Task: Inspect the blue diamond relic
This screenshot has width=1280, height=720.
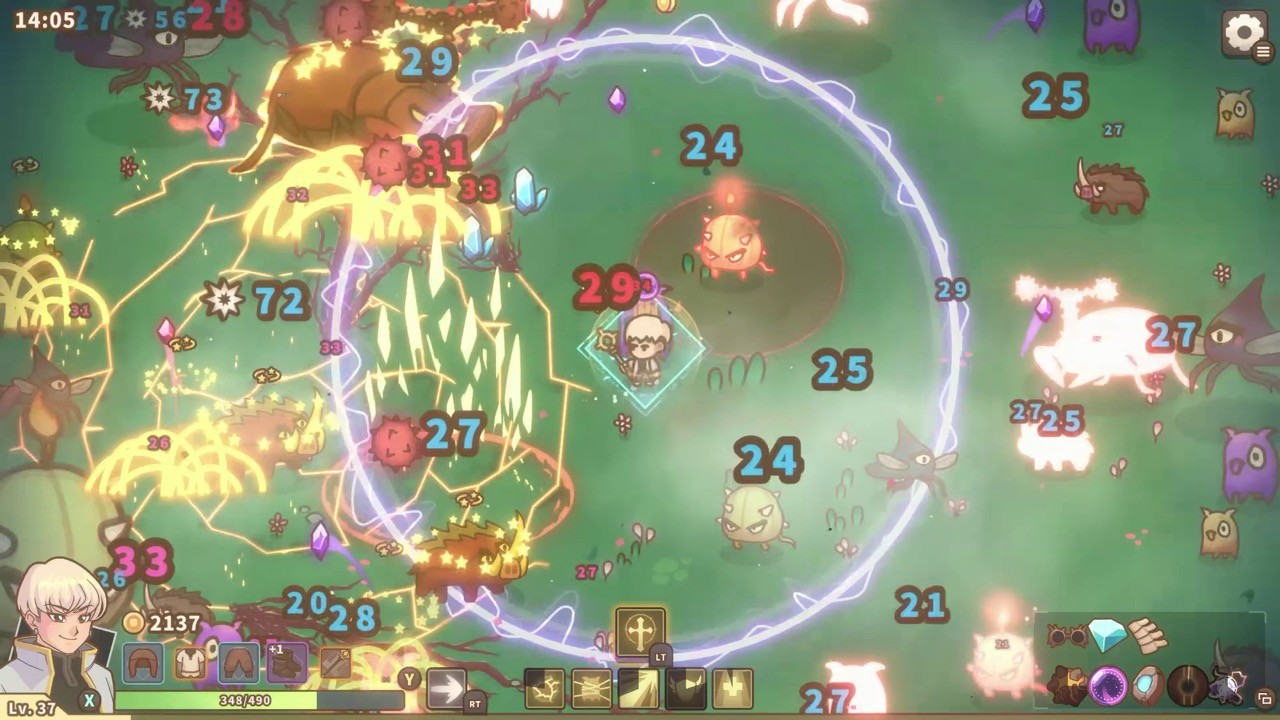Action: pyautogui.click(x=1106, y=634)
